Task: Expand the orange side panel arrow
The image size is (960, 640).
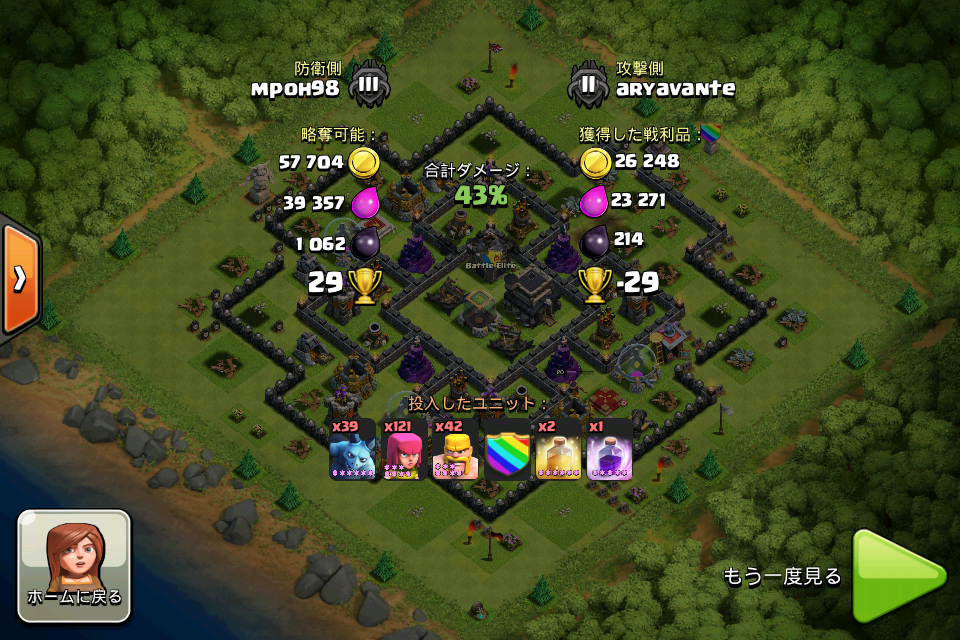Action: [19, 279]
